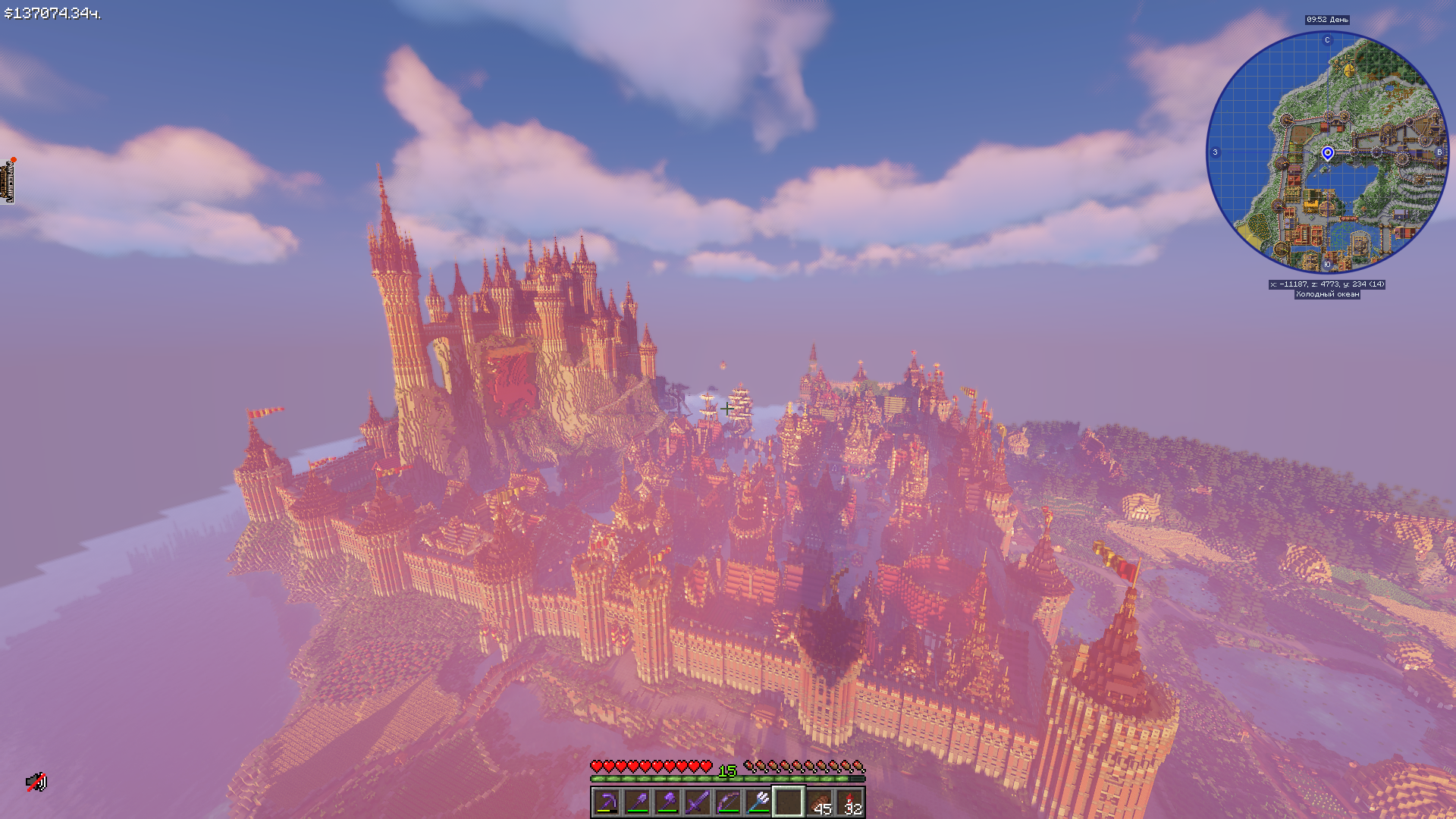Pick the trident in the hotbar
The width and height of the screenshot is (1456, 819).
tap(758, 802)
